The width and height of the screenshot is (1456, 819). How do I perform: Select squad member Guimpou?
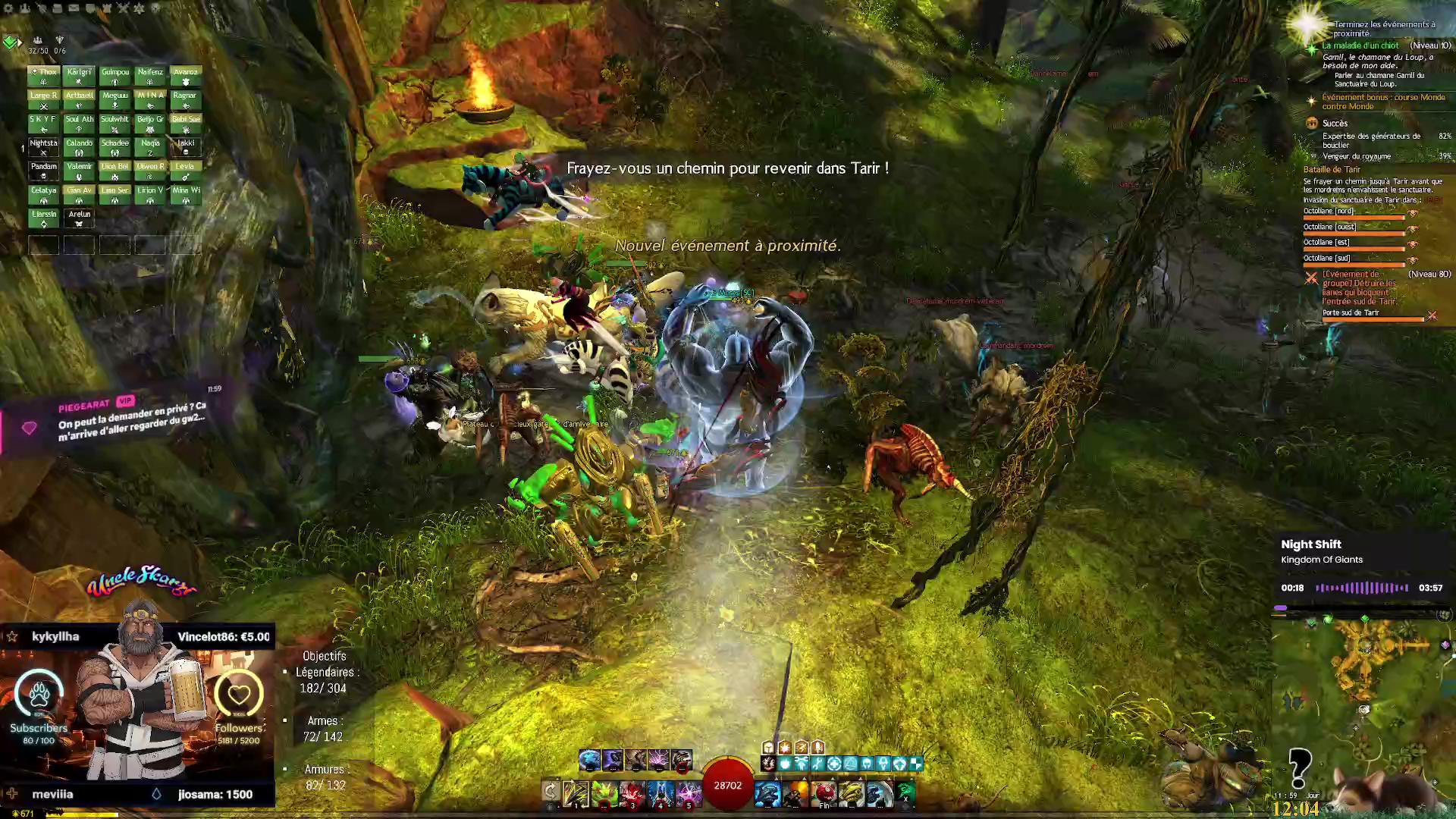coord(115,76)
